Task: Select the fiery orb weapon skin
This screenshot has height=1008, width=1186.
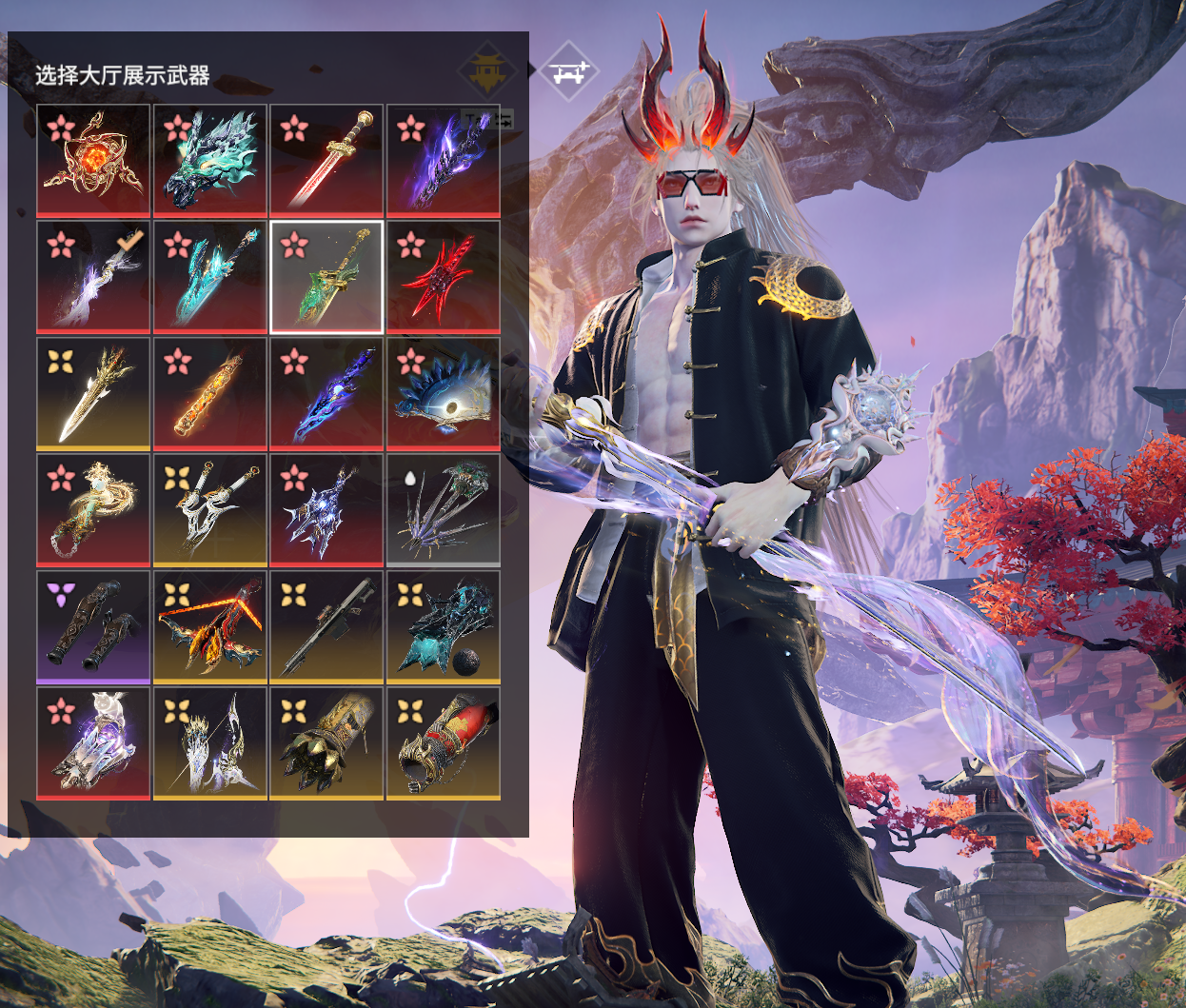Action: click(93, 160)
